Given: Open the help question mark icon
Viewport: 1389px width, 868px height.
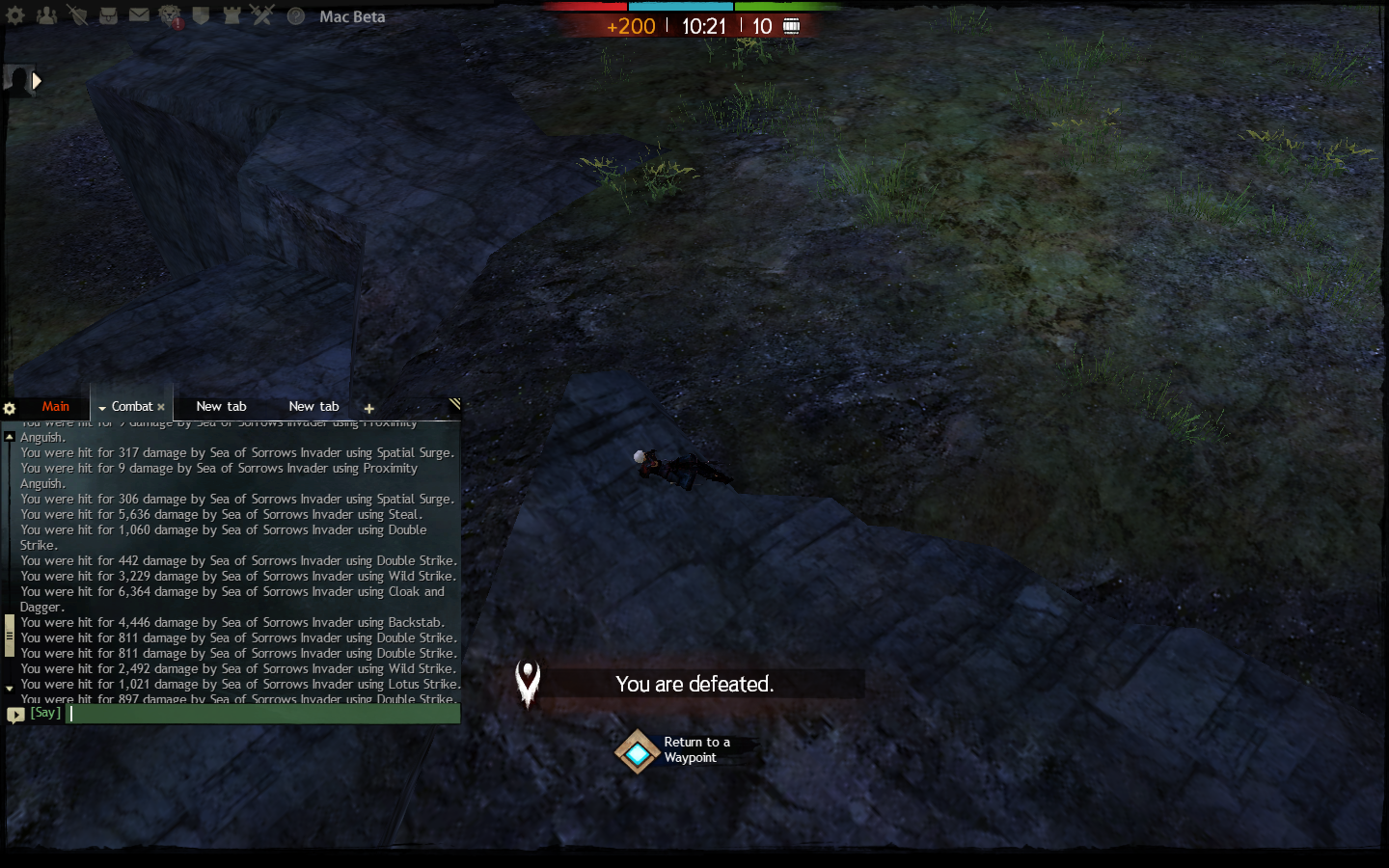Looking at the screenshot, I should click(x=296, y=16).
